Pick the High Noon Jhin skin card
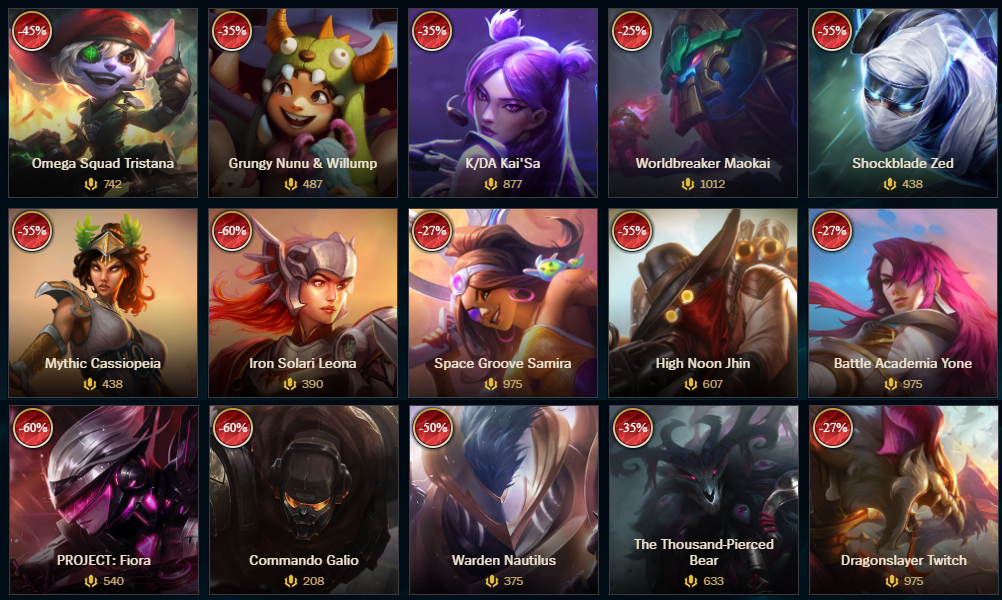The image size is (1002, 600). (703, 302)
